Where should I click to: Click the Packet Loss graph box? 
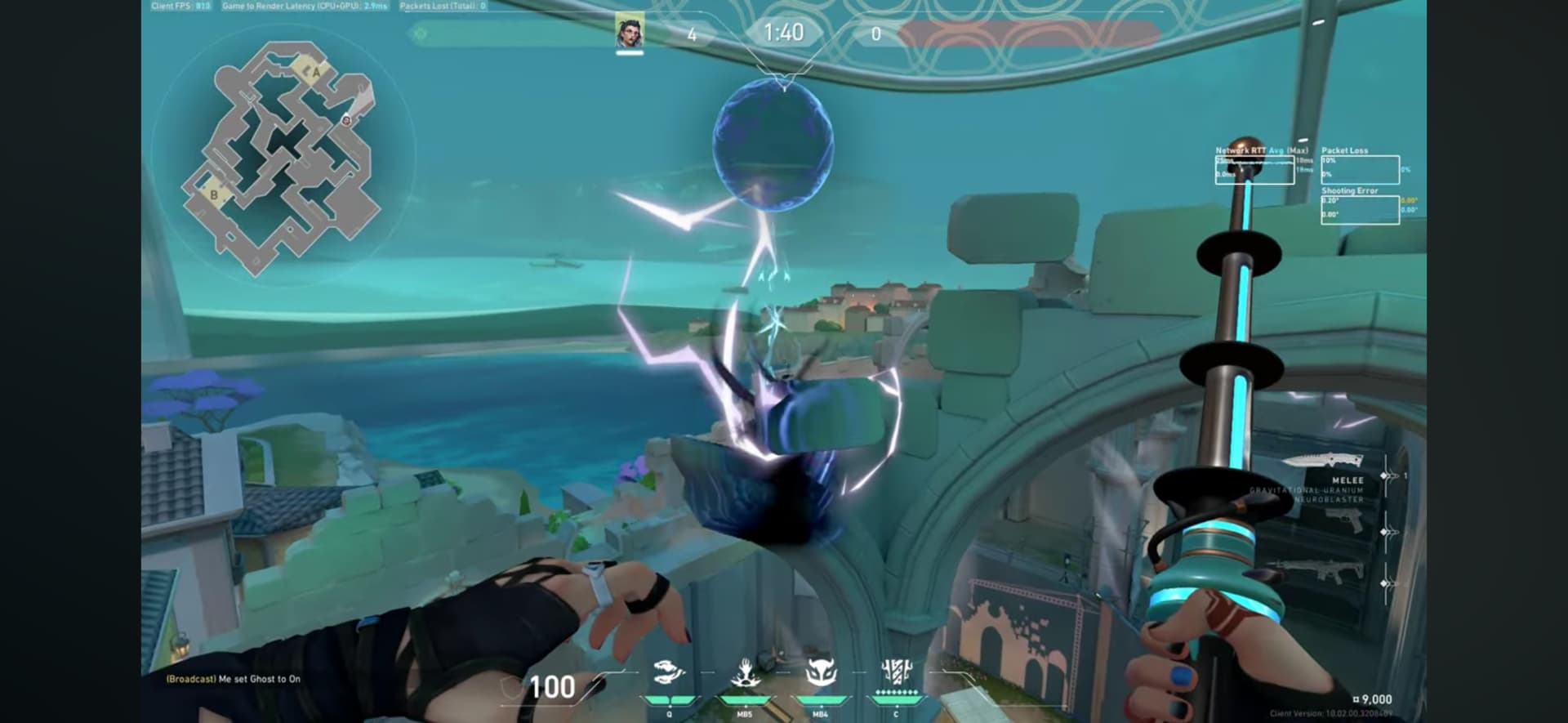tap(1359, 169)
